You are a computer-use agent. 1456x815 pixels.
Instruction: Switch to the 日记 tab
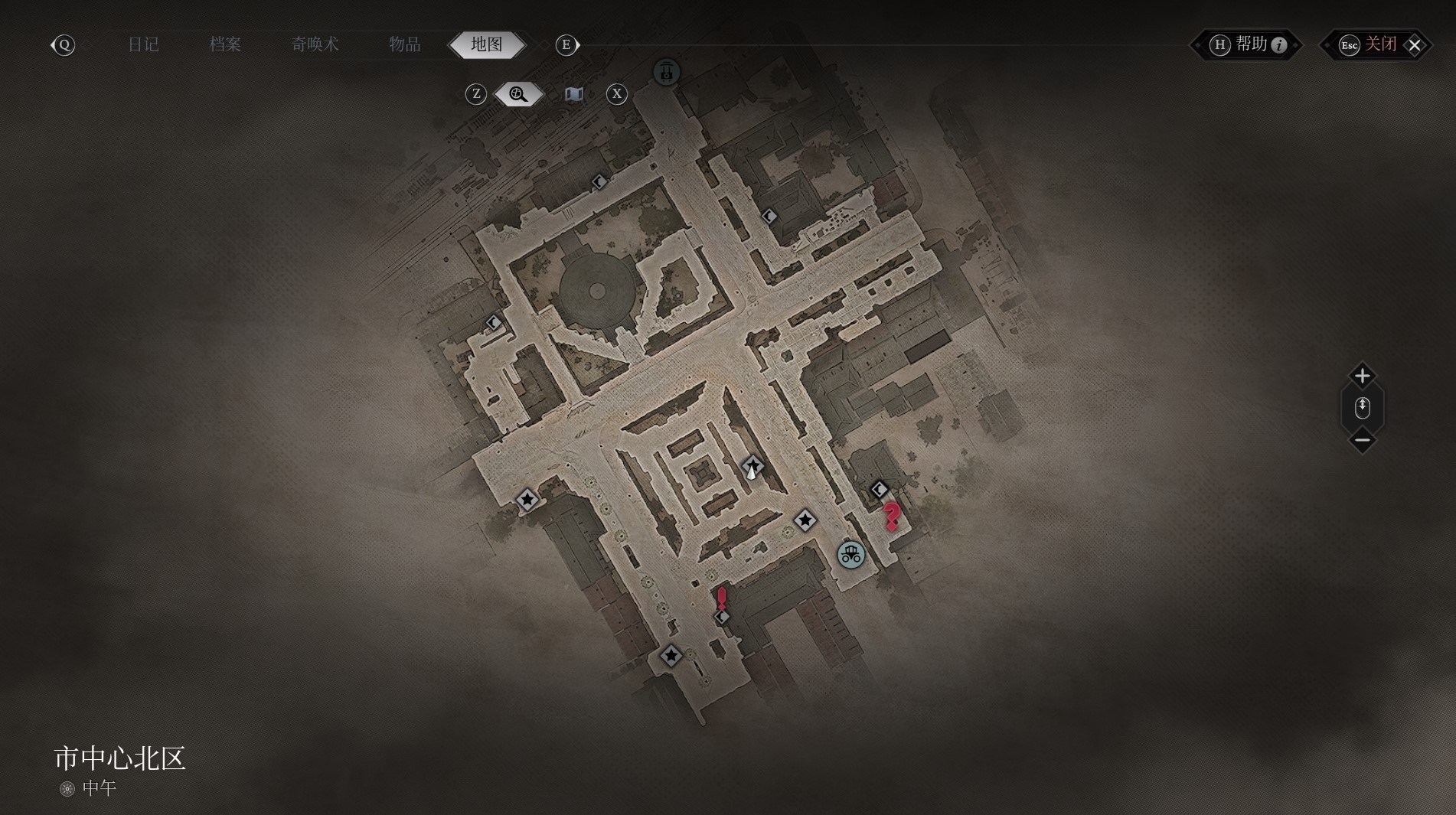(x=143, y=44)
